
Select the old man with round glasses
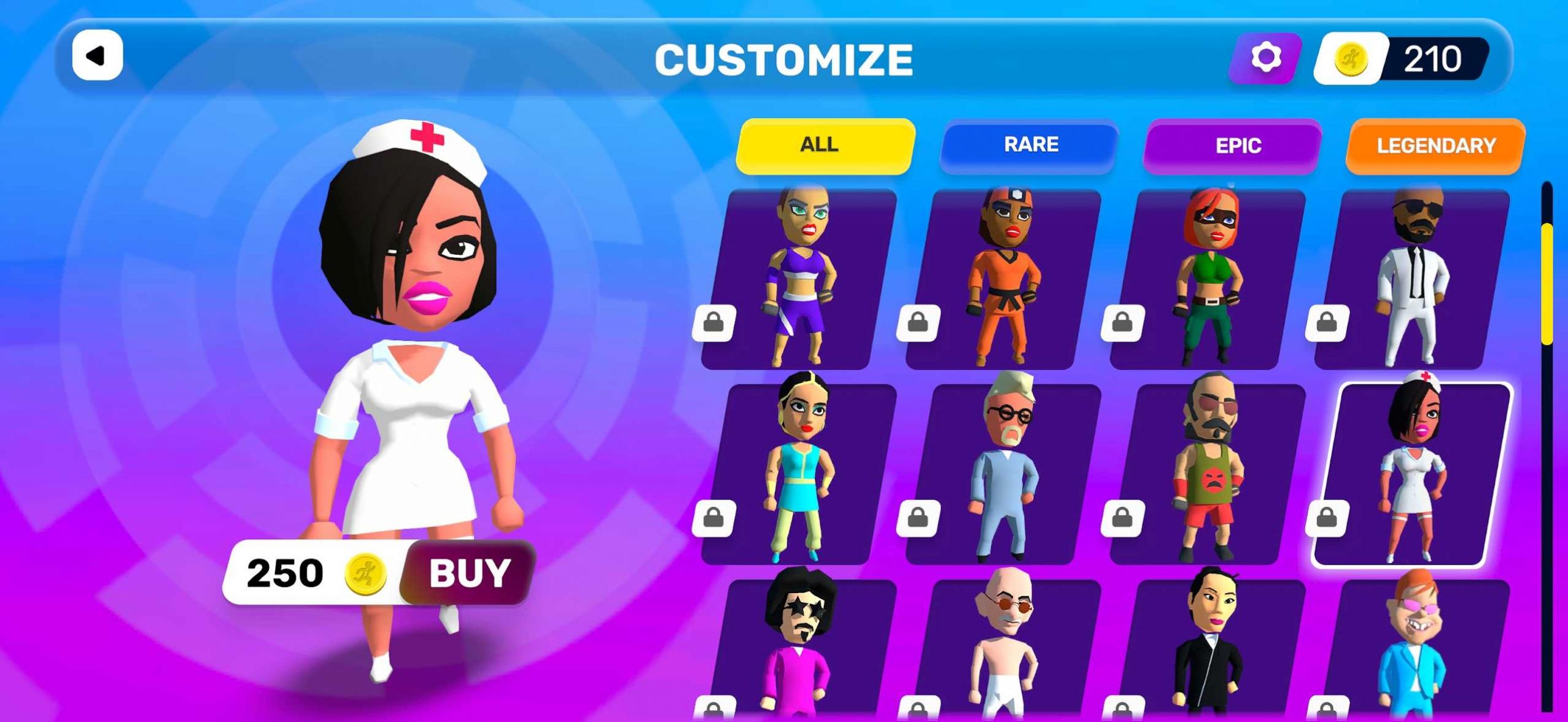[x=1003, y=474]
